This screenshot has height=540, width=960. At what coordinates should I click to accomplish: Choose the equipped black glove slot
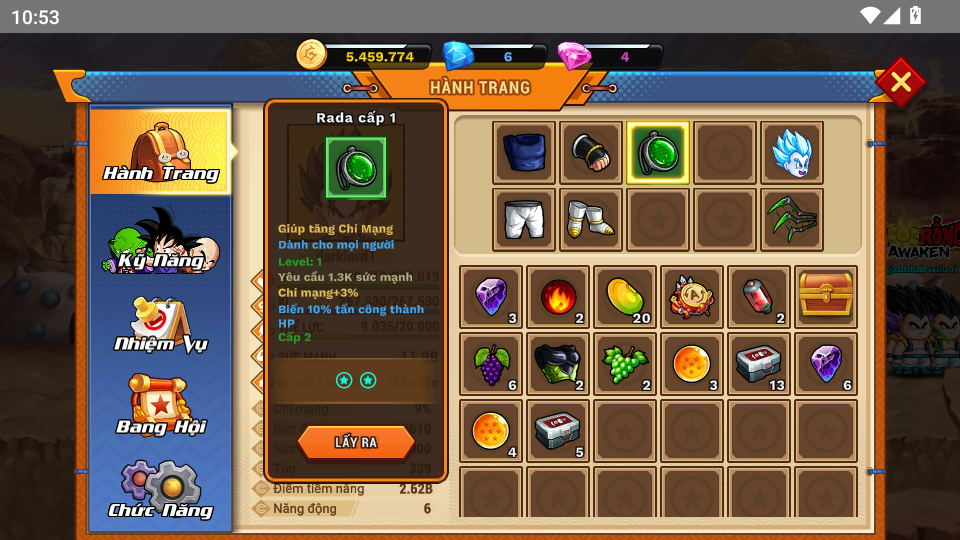[591, 153]
